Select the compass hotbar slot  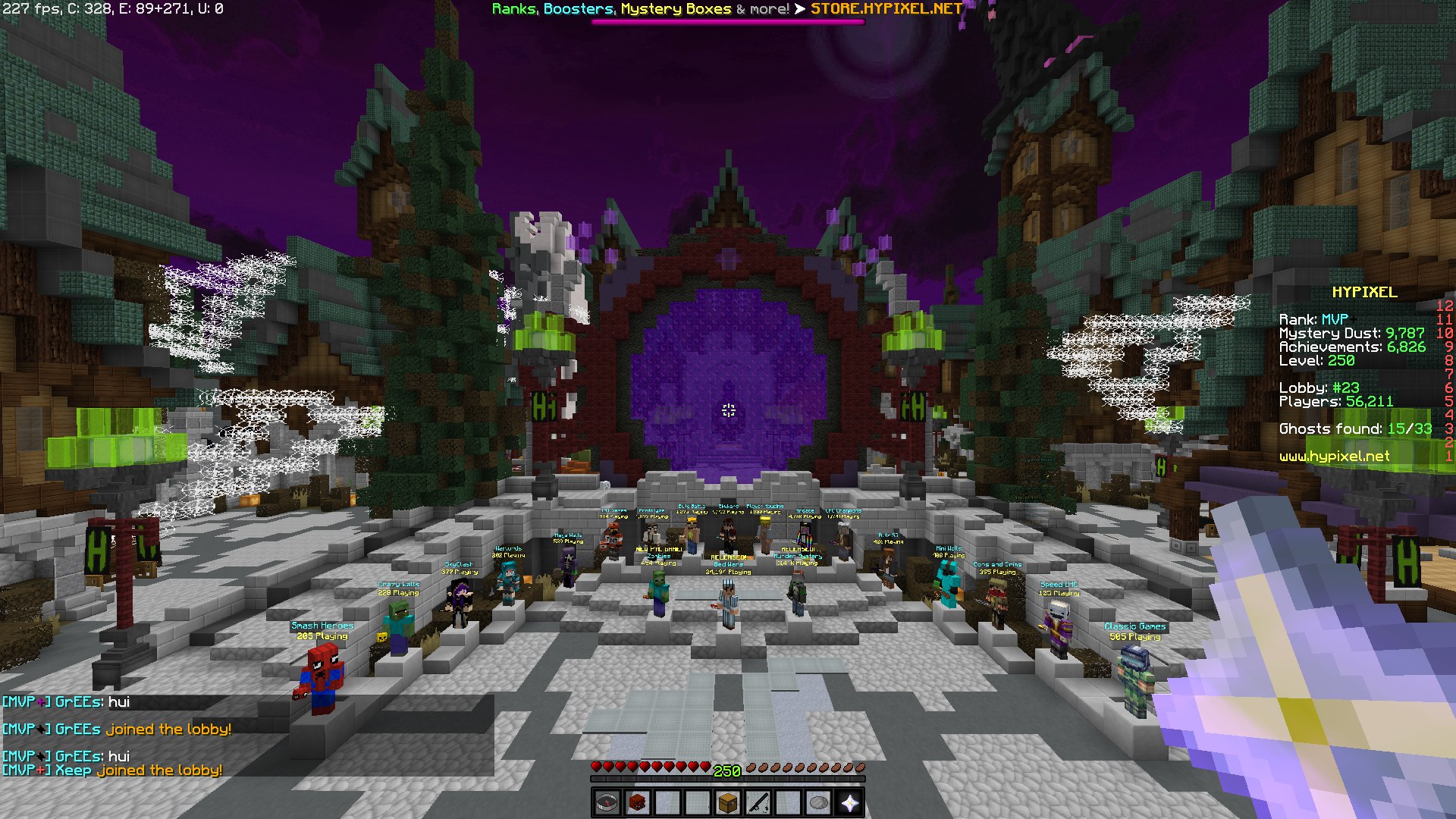click(607, 802)
